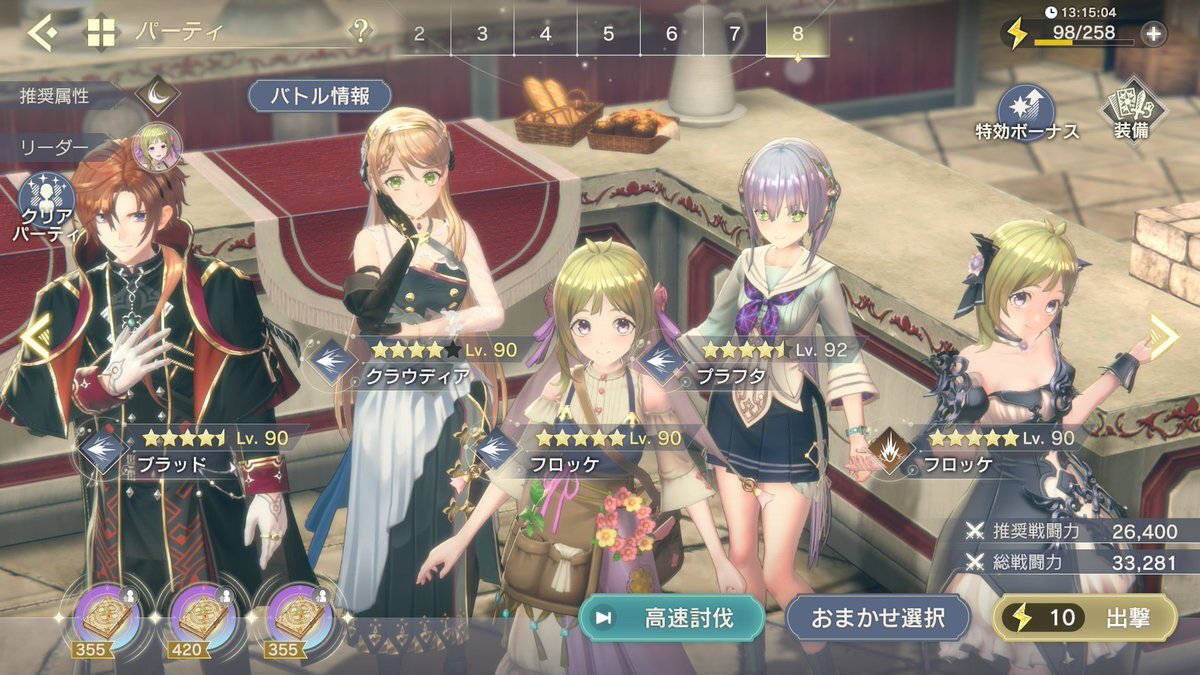Screen dimensions: 1200x675
Task: Open バトル情報 battle info
Action: tap(320, 96)
